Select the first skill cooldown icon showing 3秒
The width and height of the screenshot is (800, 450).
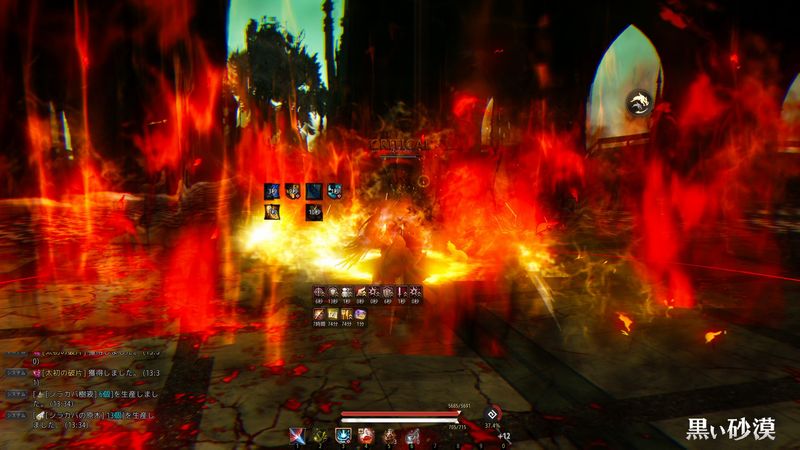272,190
